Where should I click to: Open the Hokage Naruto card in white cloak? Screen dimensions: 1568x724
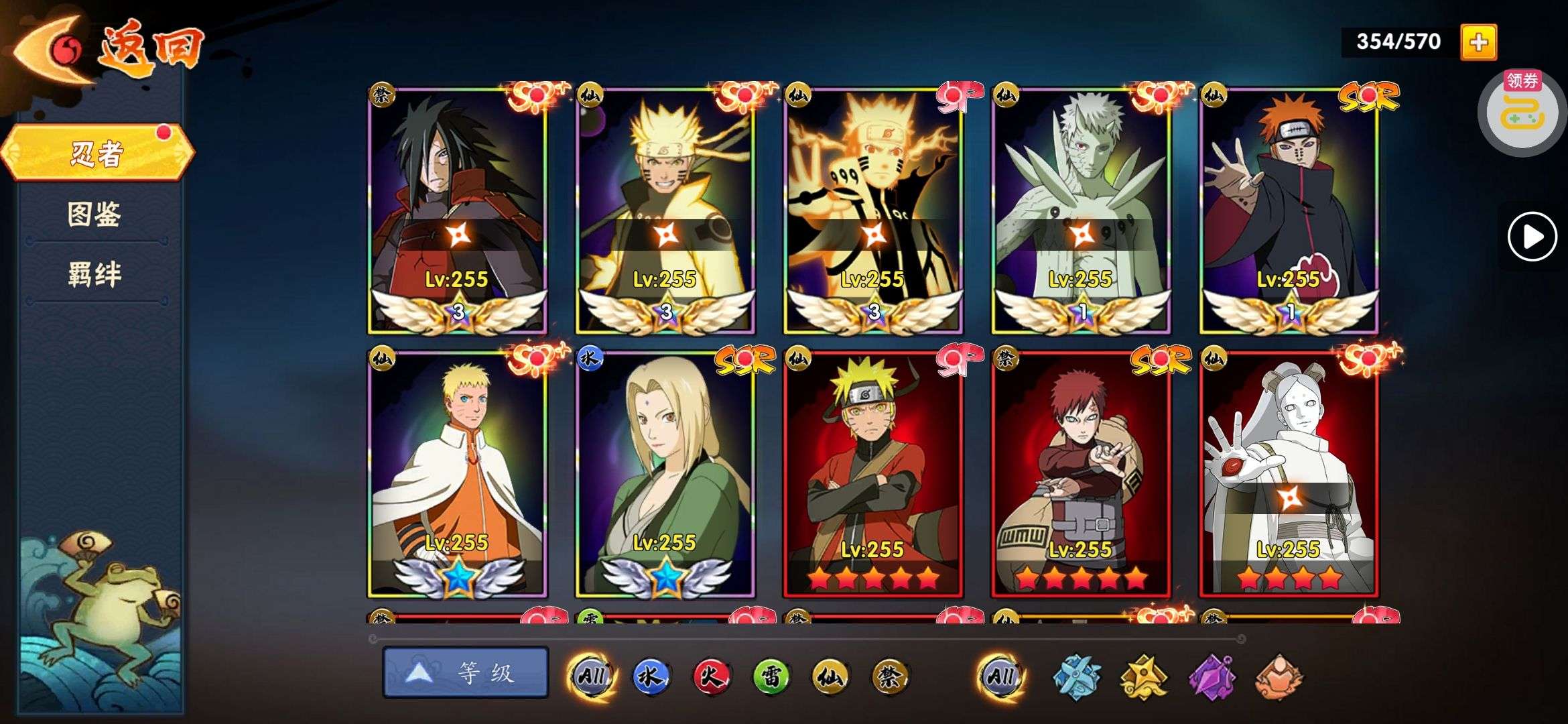[x=458, y=473]
